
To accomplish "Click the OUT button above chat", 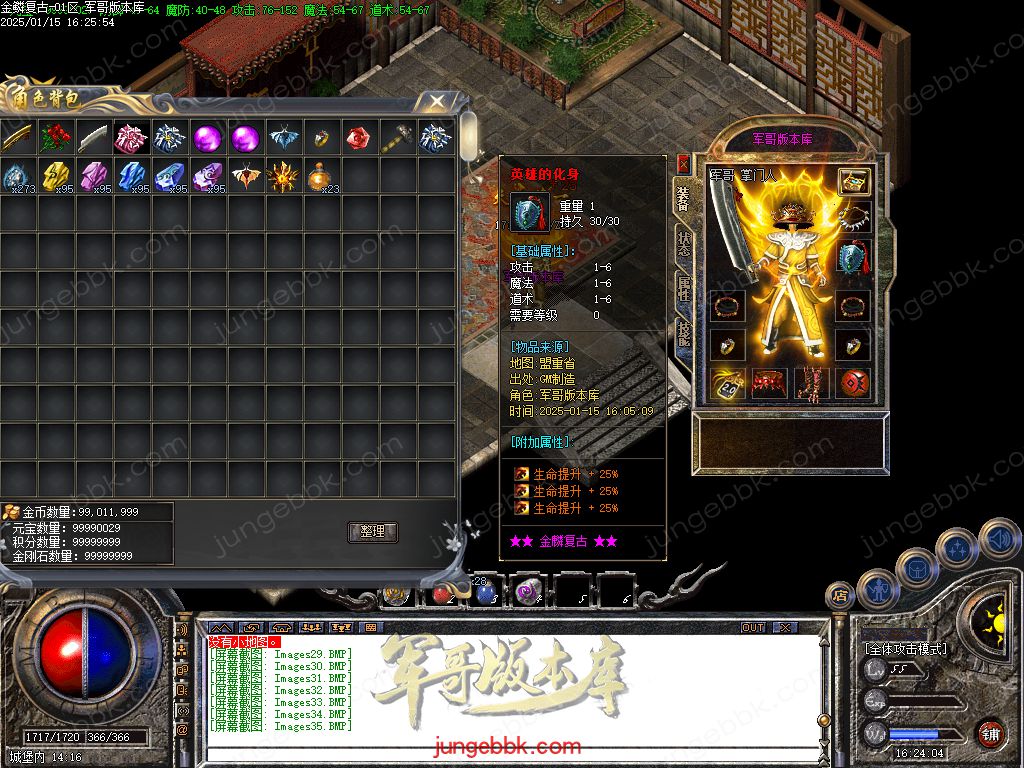I will [x=753, y=628].
